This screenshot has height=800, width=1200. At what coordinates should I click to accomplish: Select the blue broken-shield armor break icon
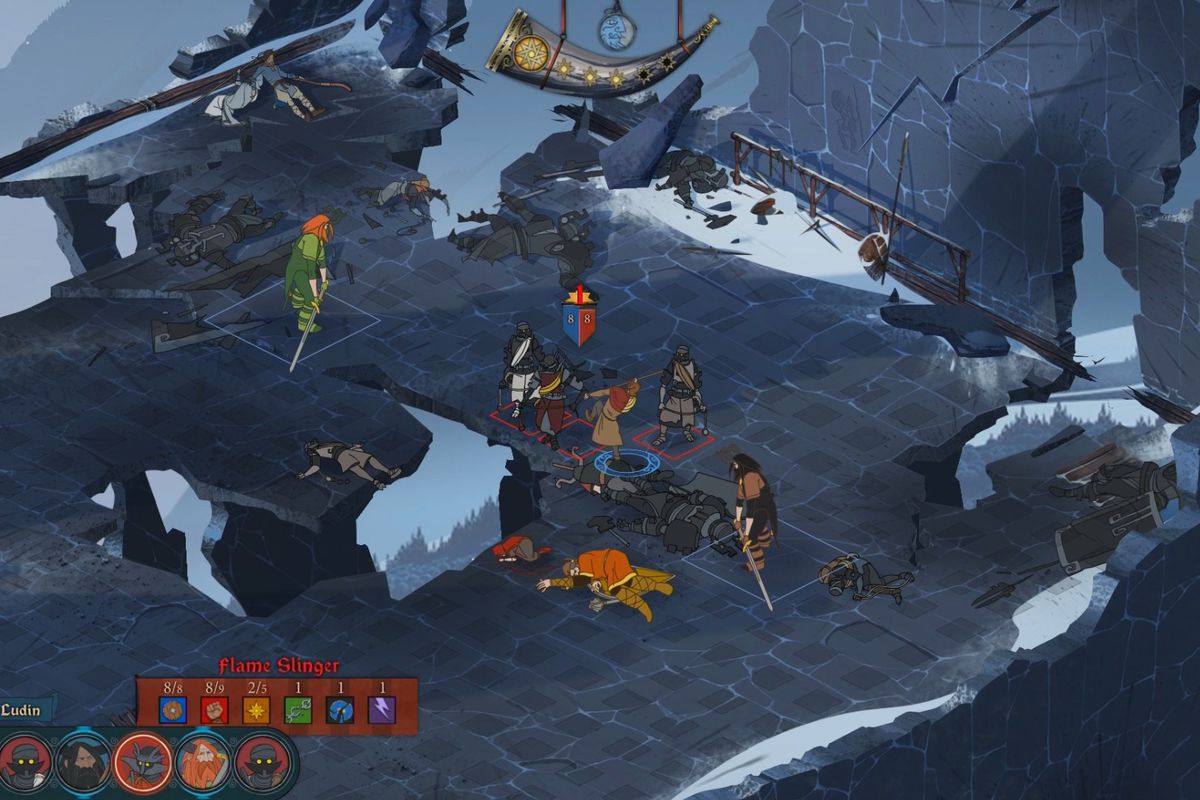tap(340, 710)
